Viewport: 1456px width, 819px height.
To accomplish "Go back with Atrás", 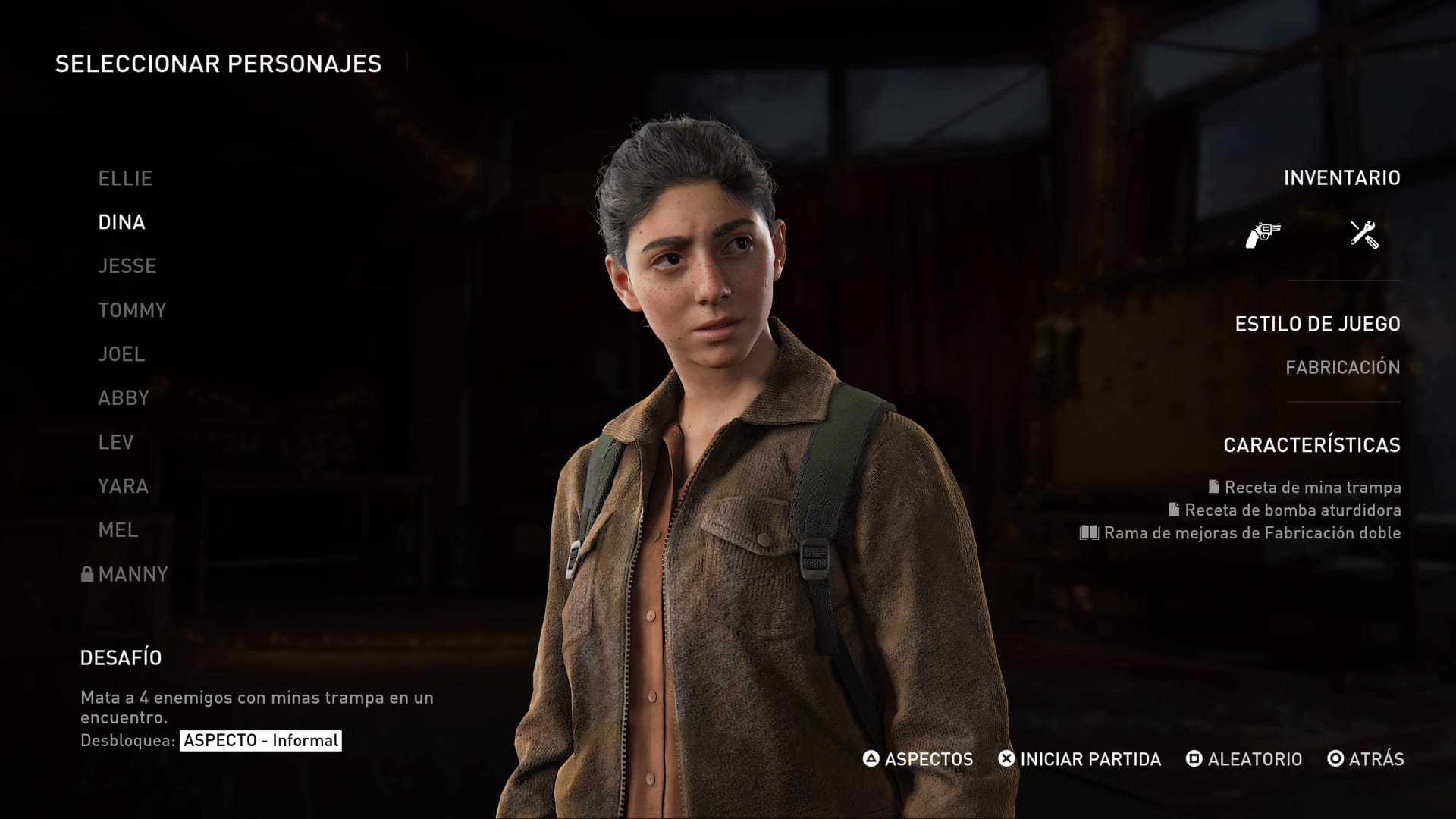I will (1366, 759).
